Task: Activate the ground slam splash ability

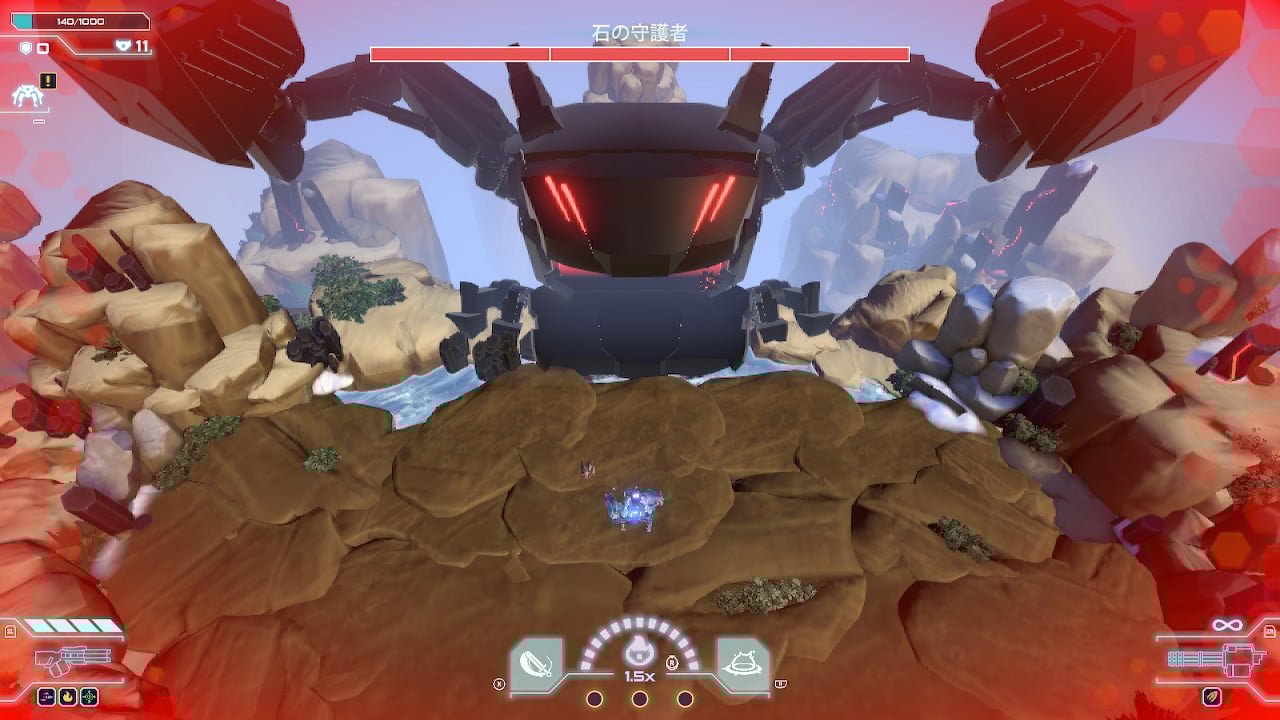Action: coord(742,662)
